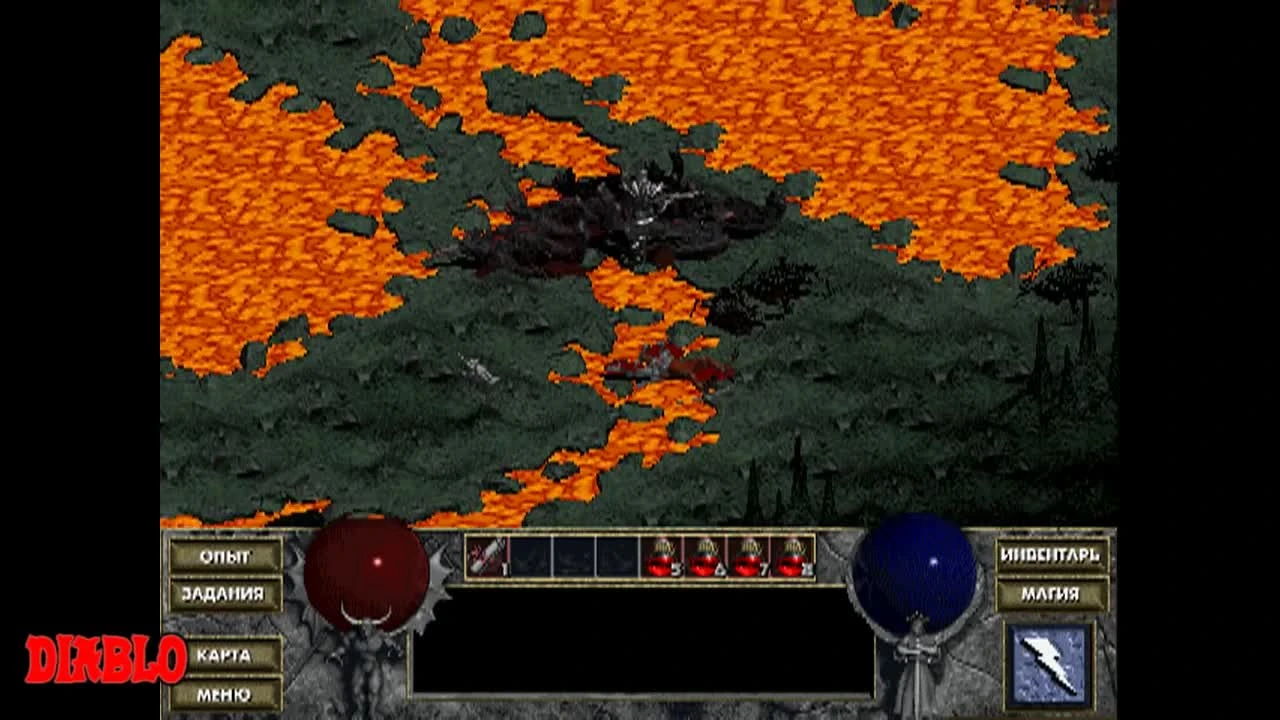This screenshot has width=1280, height=720.
Task: Open the inventory via ИНВЕНТАРЬ
Action: [1053, 553]
